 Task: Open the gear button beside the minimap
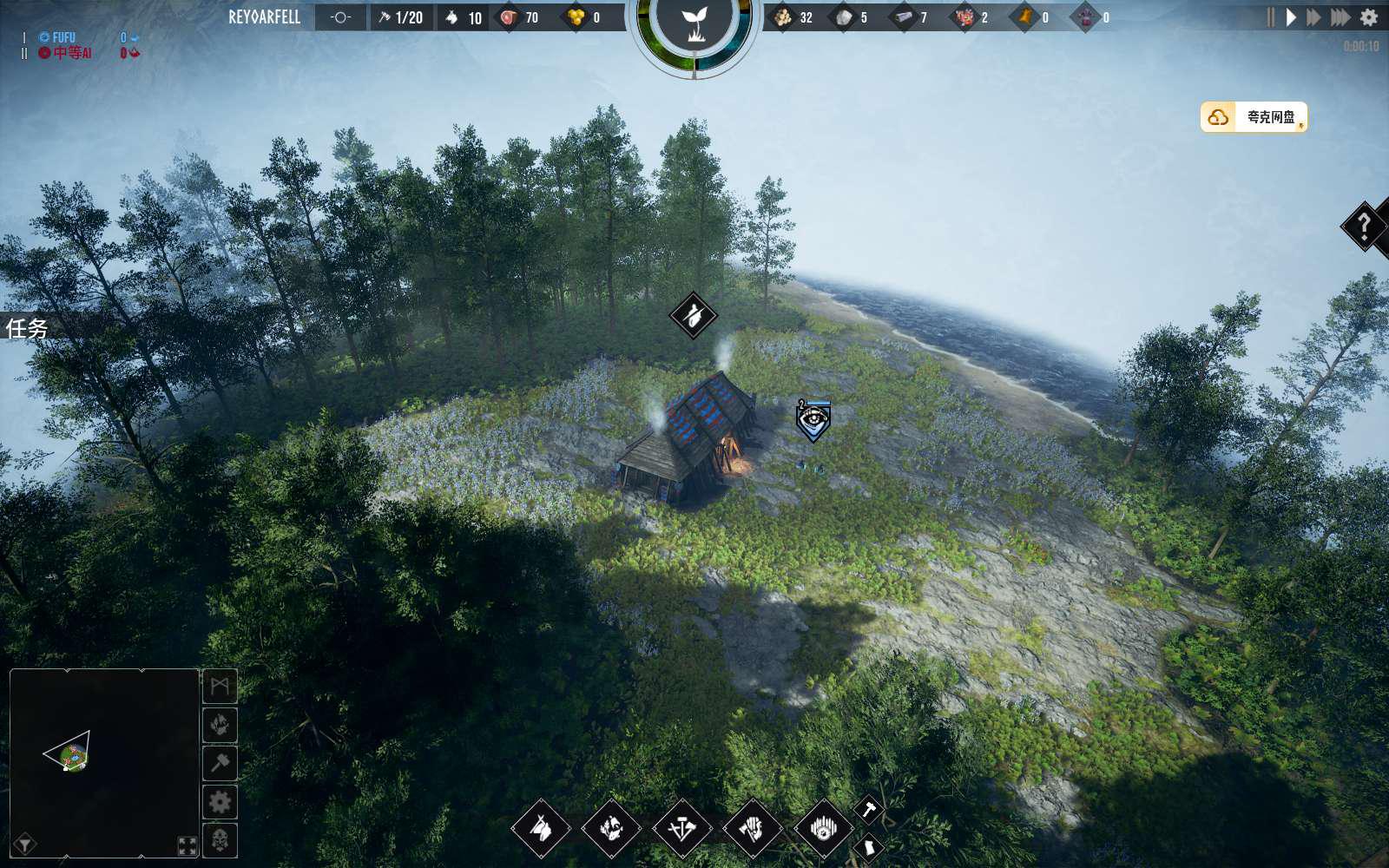point(220,802)
